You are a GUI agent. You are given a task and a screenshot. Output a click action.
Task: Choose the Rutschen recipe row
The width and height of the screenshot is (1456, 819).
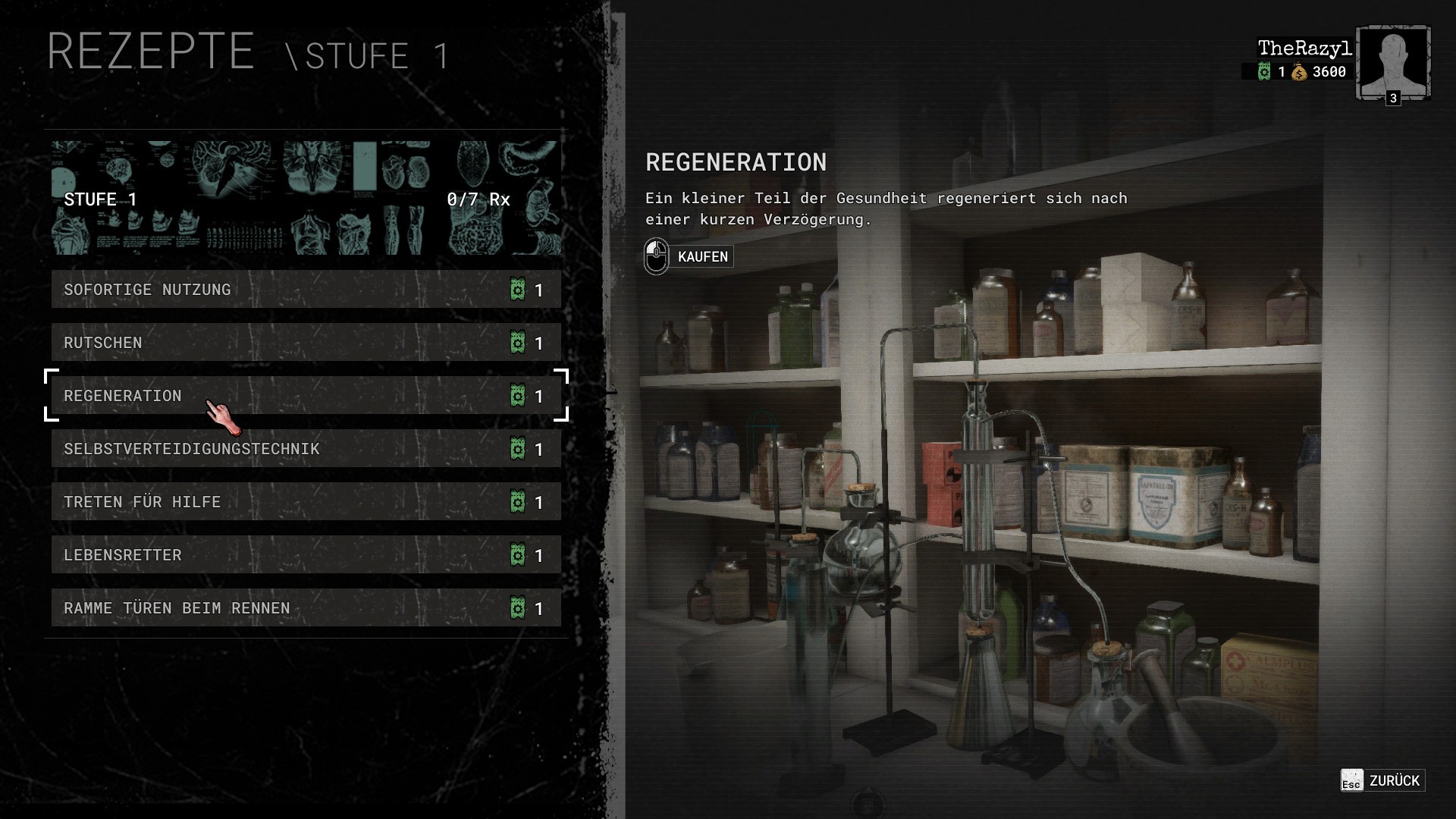(x=306, y=343)
